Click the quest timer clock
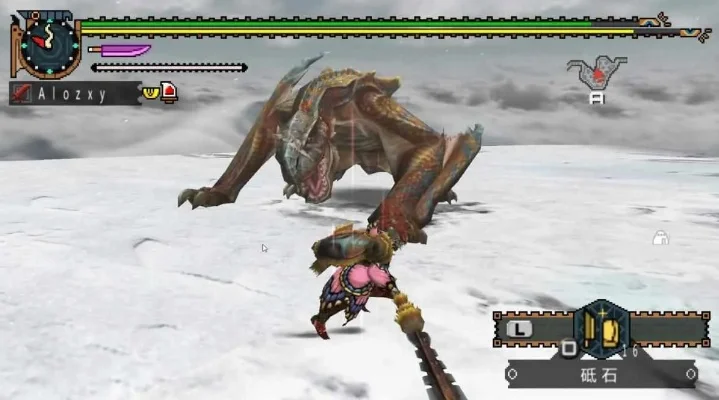 48,46
